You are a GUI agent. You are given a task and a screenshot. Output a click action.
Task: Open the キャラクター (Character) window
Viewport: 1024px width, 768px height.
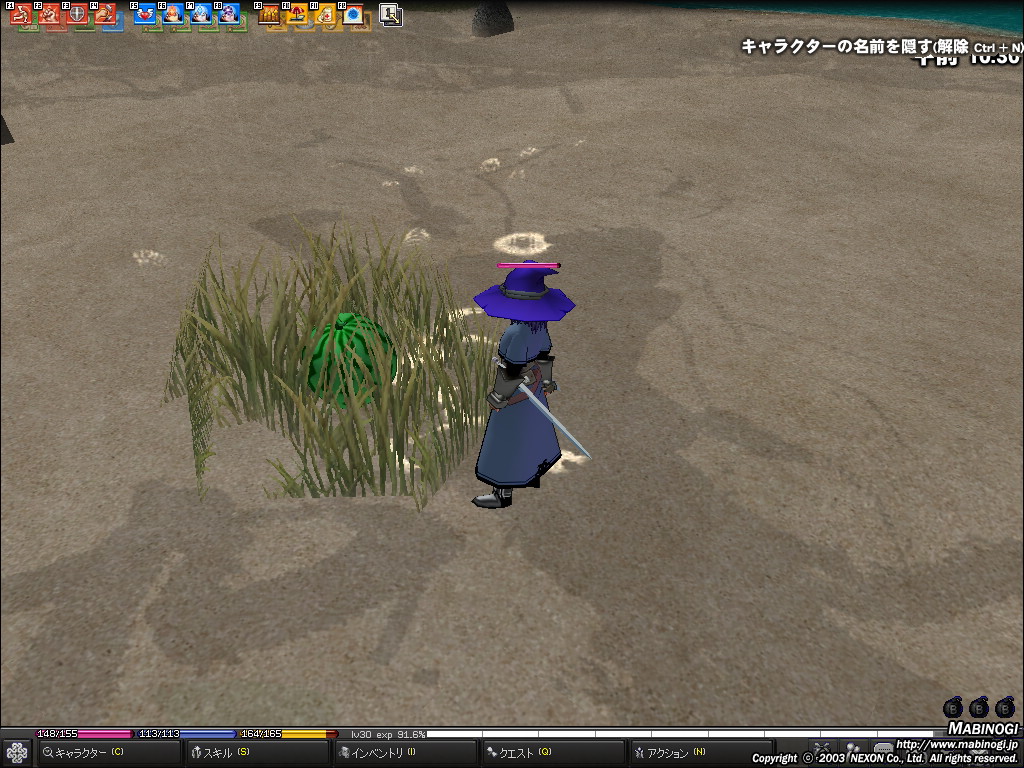point(85,752)
